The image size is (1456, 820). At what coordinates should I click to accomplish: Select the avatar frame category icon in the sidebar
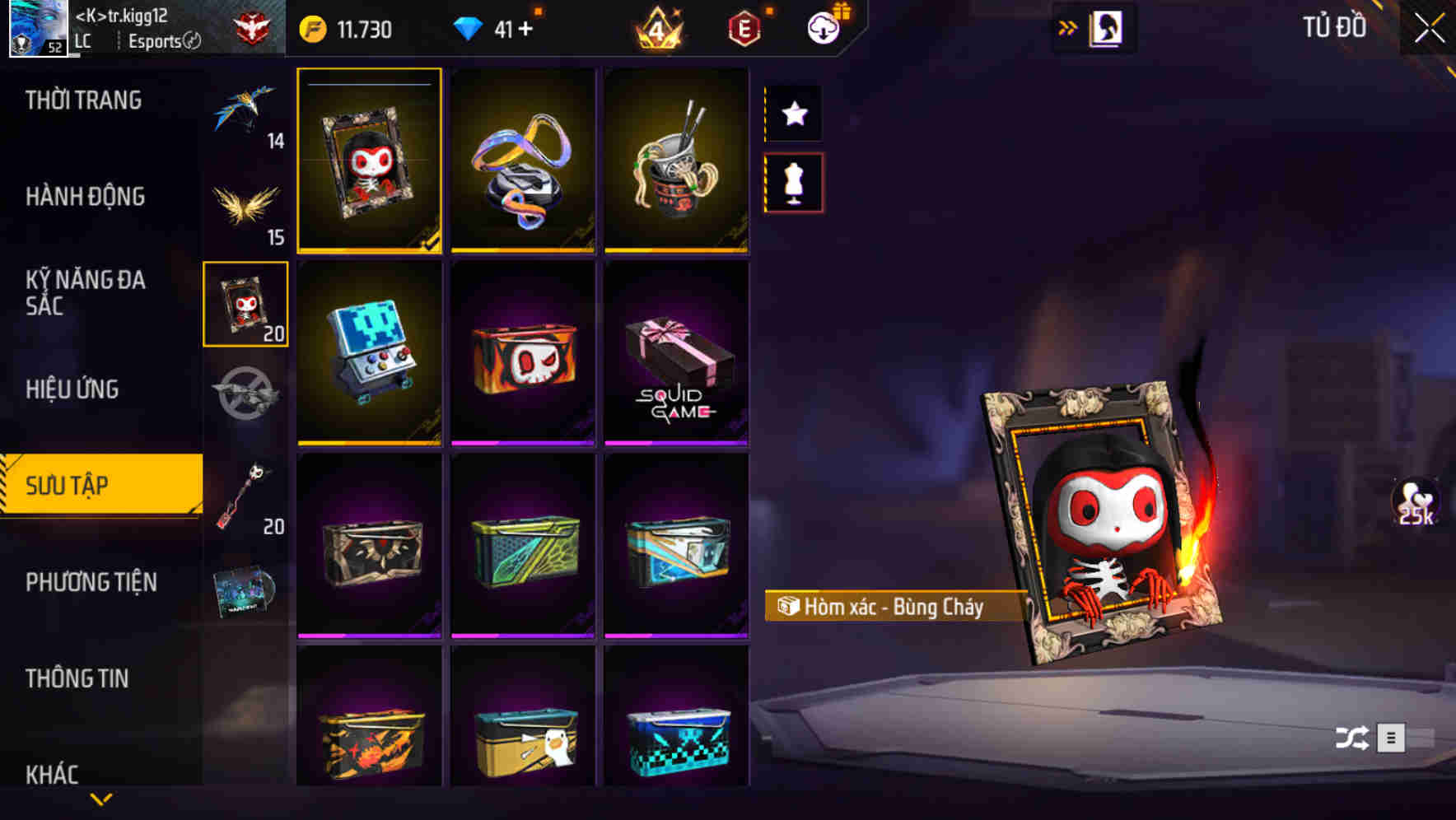point(245,303)
